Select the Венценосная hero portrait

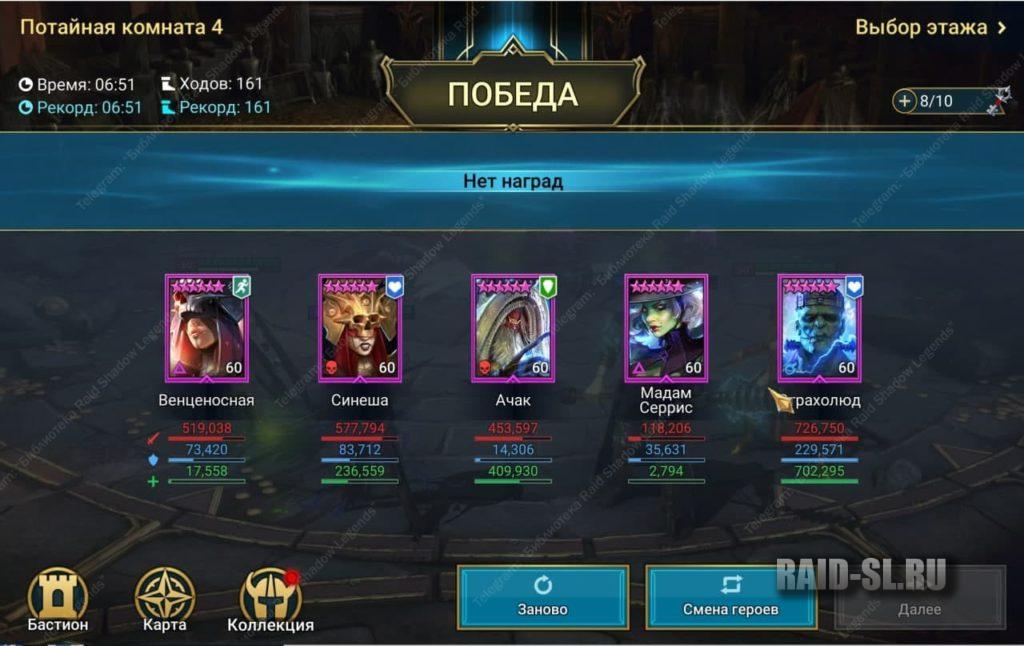207,328
